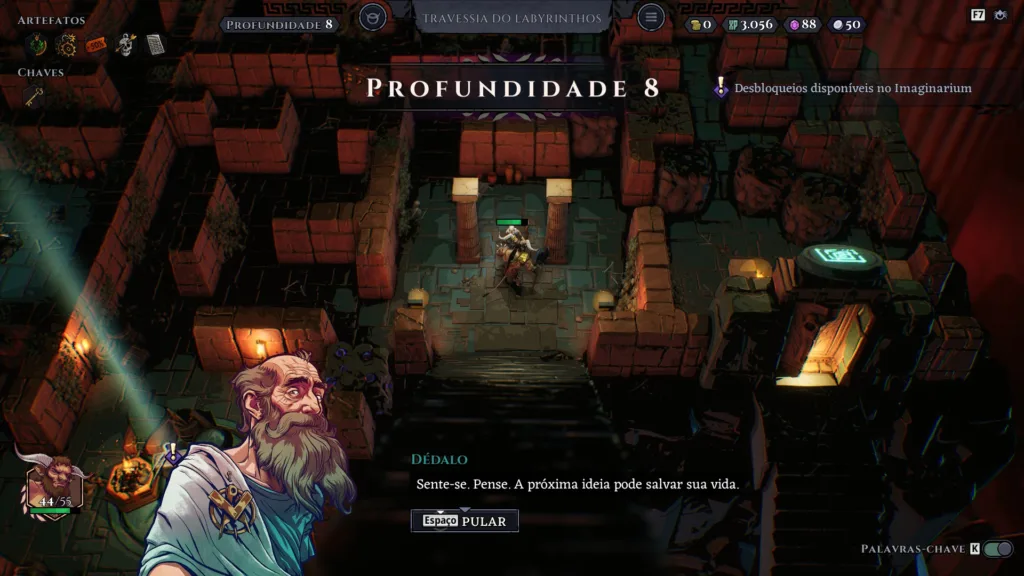
Task: Inspect the green wreath artifact
Action: (x=36, y=44)
